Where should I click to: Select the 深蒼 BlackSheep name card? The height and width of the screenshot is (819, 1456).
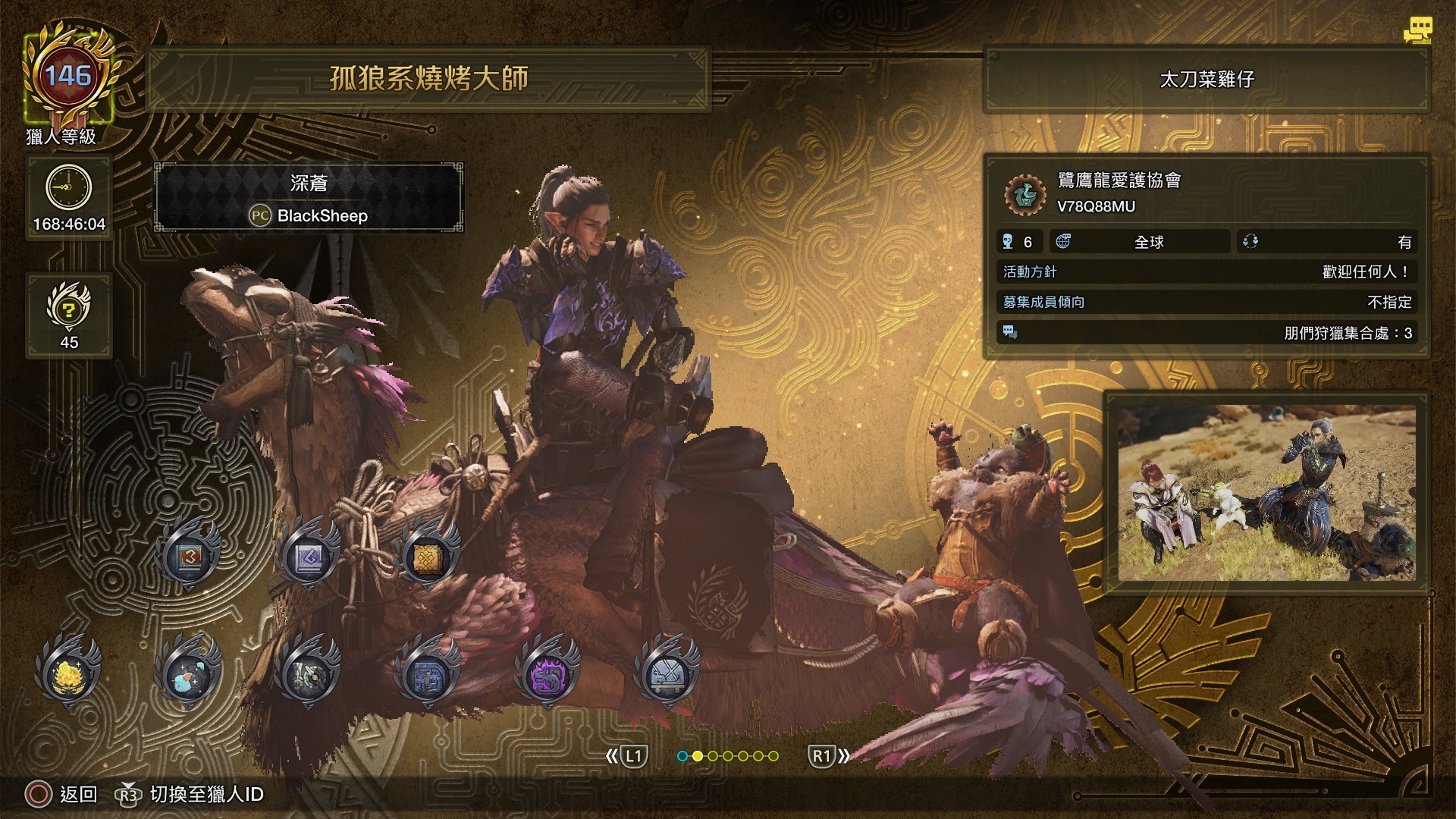(309, 197)
